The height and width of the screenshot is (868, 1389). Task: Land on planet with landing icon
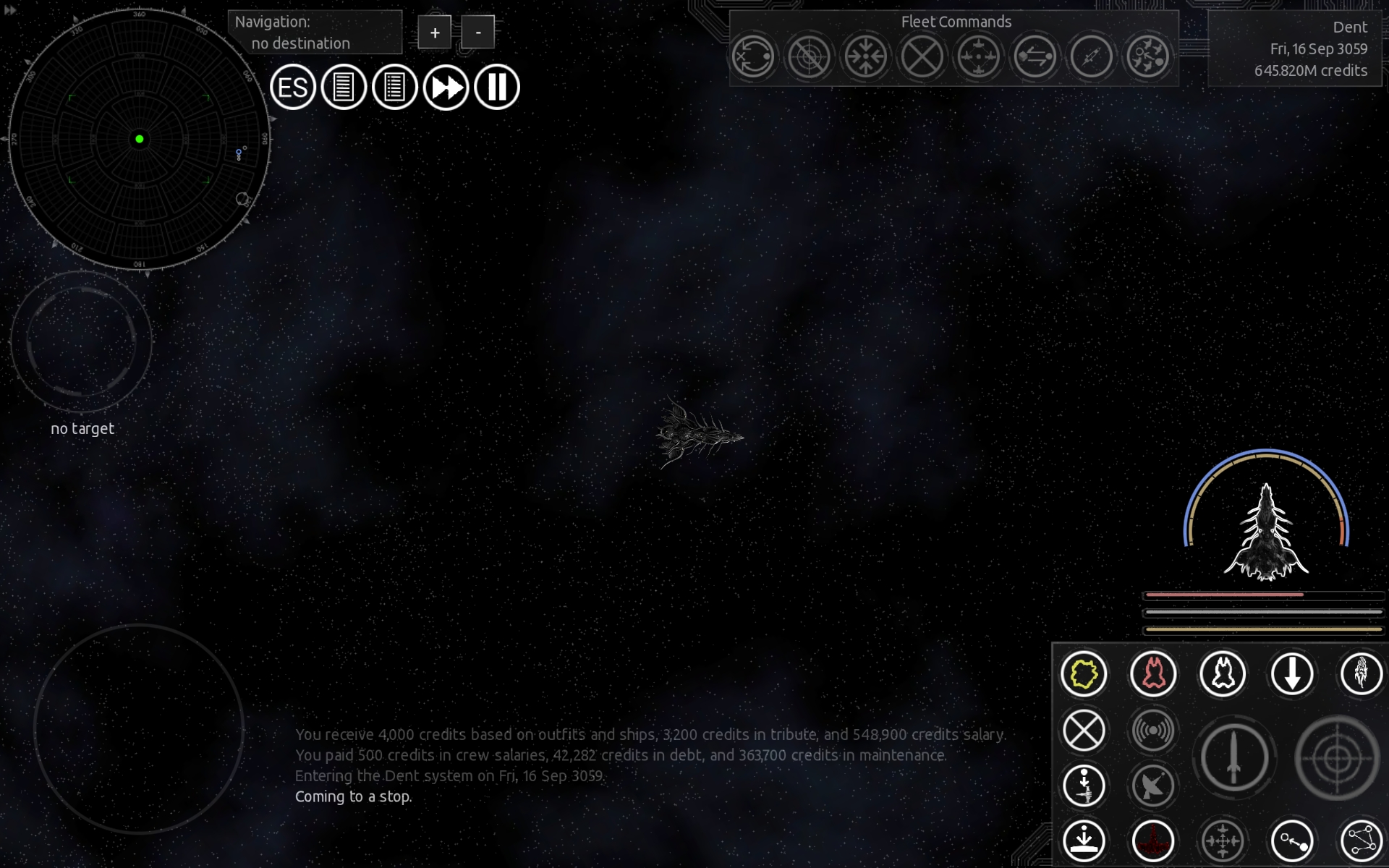[x=1084, y=841]
